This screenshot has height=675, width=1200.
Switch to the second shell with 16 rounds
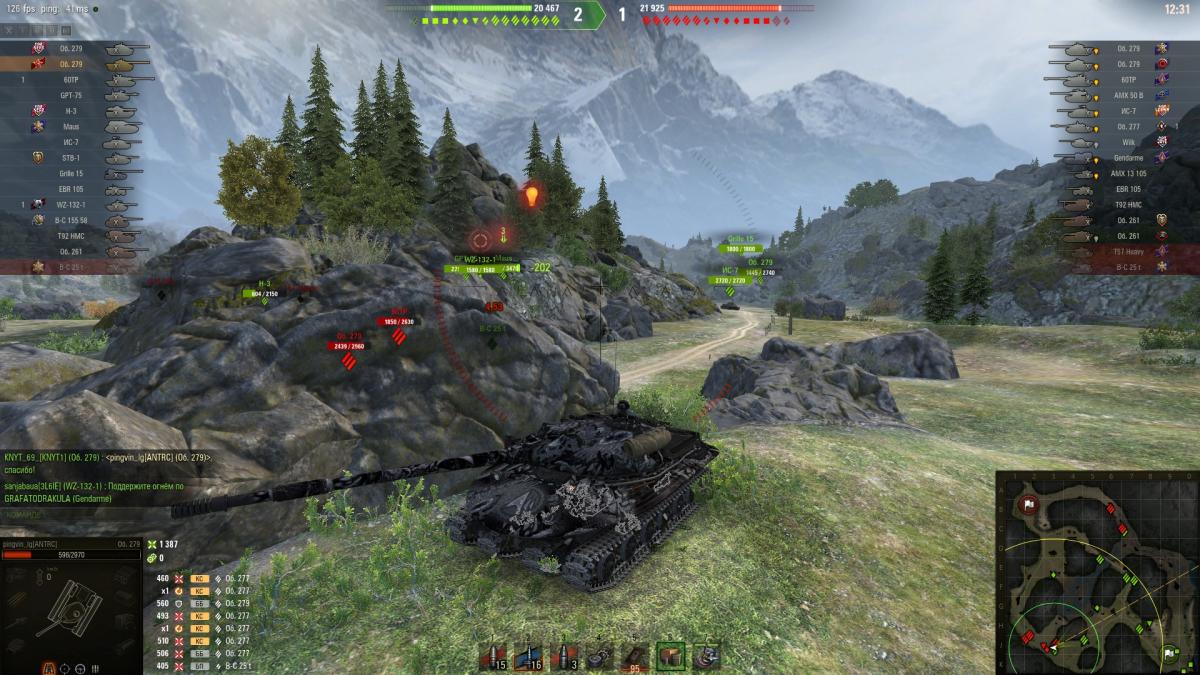531,655
